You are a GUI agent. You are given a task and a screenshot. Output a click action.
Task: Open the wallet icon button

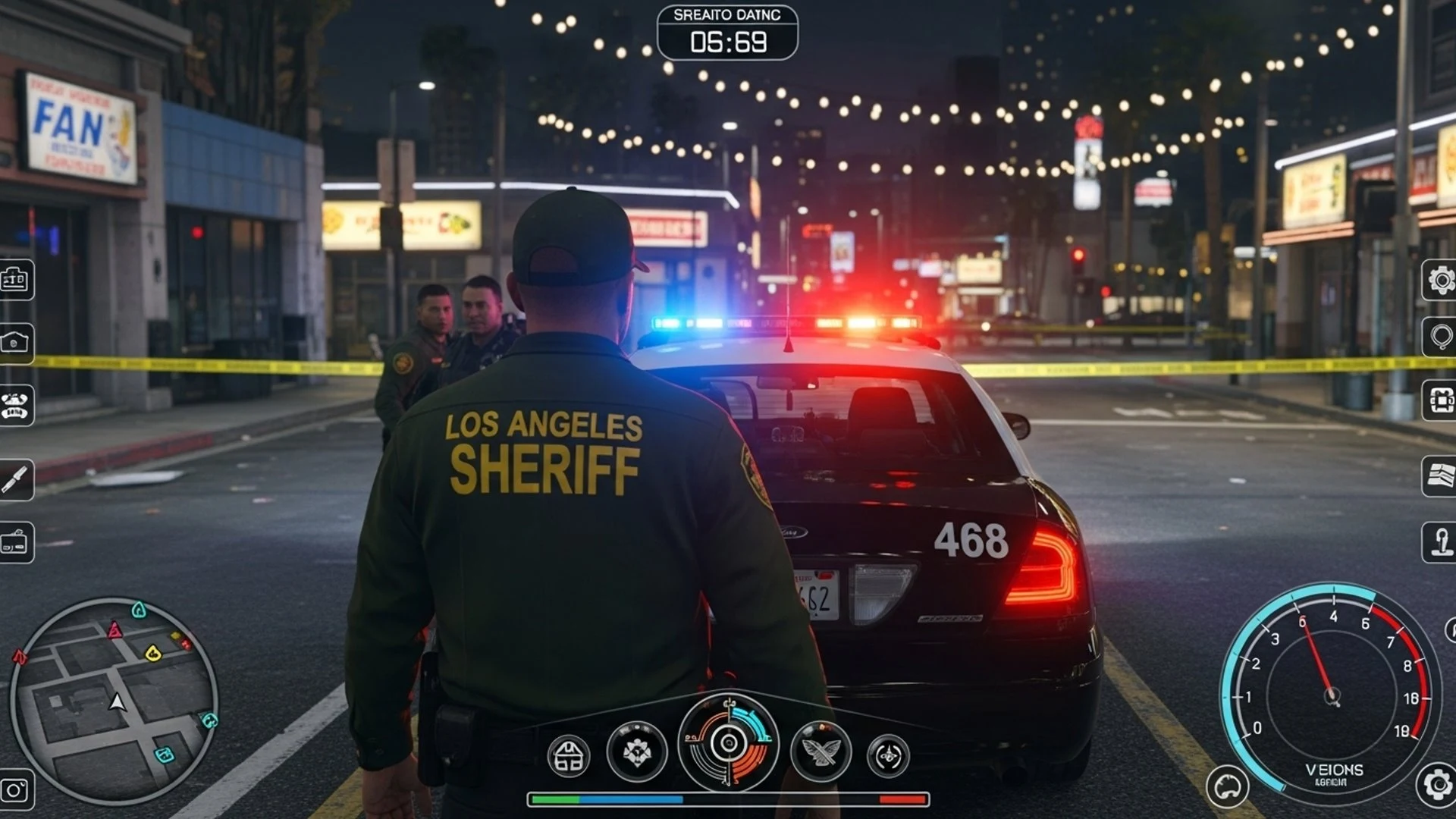click(15, 542)
